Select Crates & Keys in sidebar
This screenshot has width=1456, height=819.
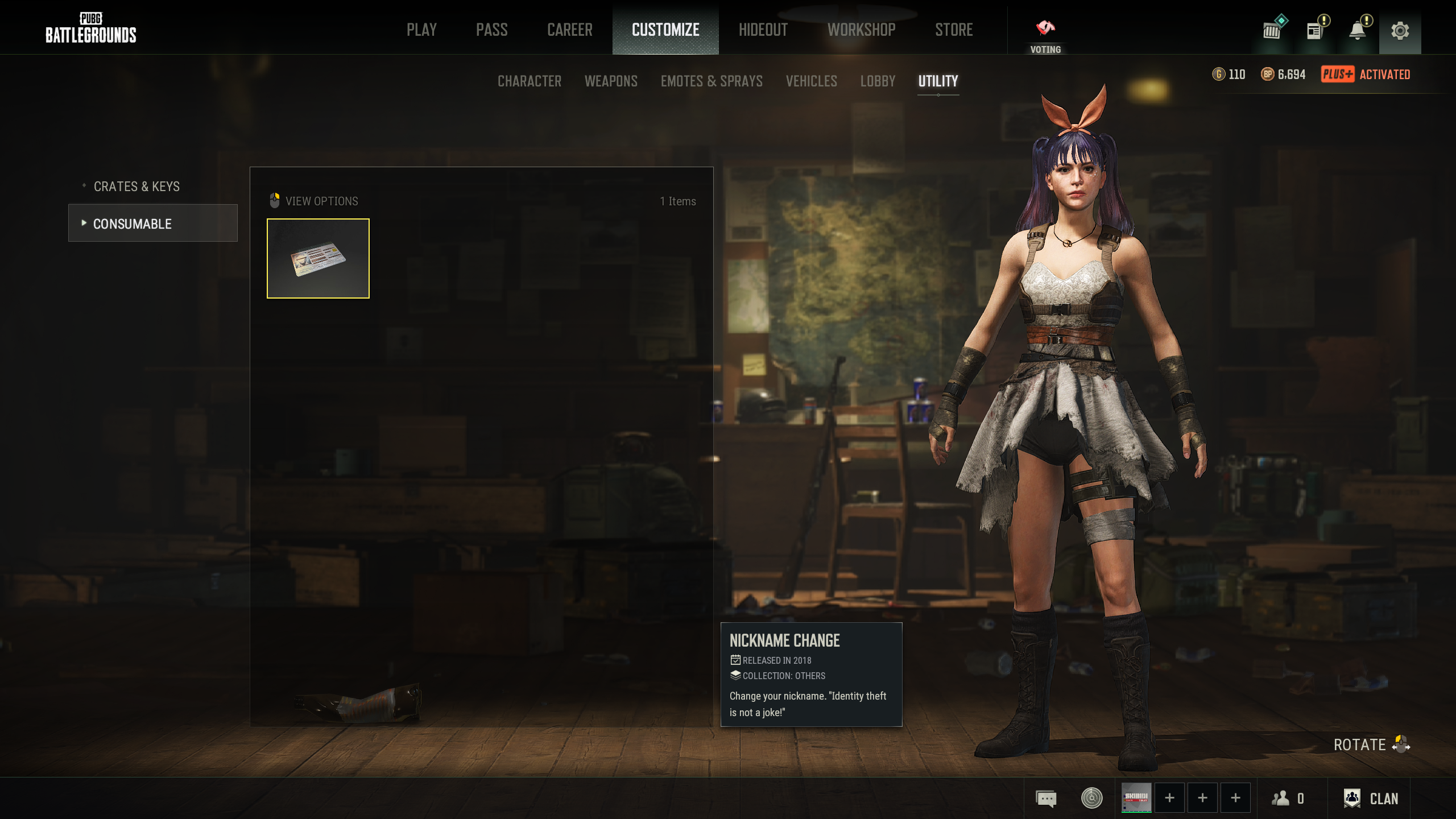[x=136, y=187]
